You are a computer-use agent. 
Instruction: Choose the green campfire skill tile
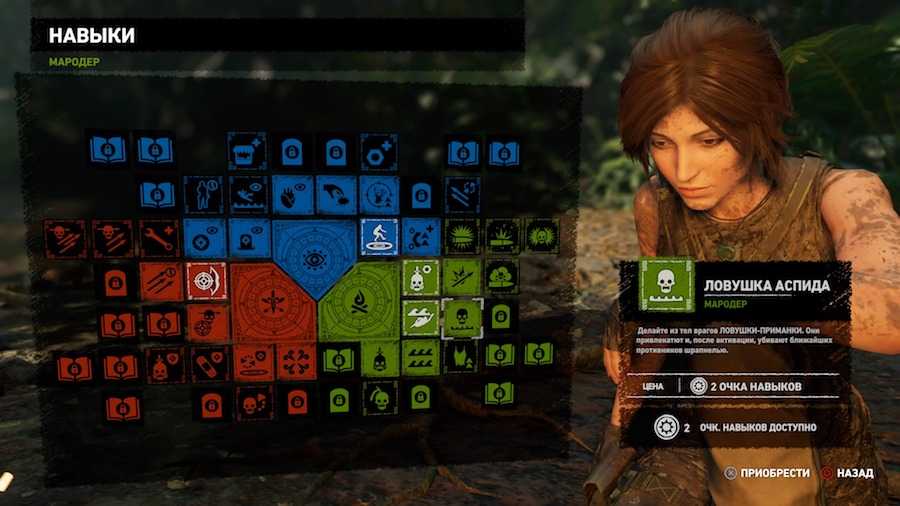coord(358,302)
